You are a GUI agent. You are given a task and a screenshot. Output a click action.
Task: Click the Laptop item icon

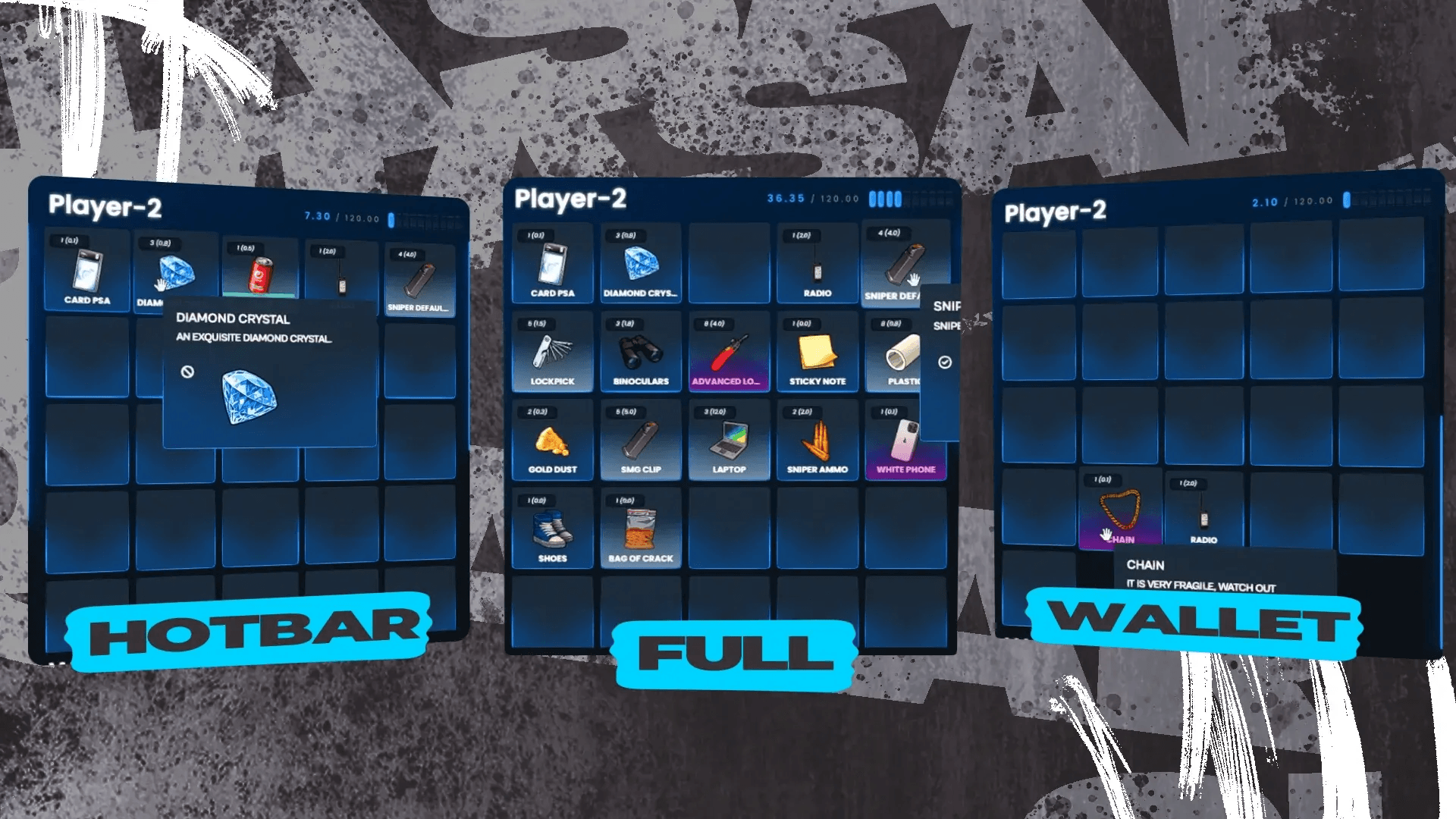click(x=729, y=438)
